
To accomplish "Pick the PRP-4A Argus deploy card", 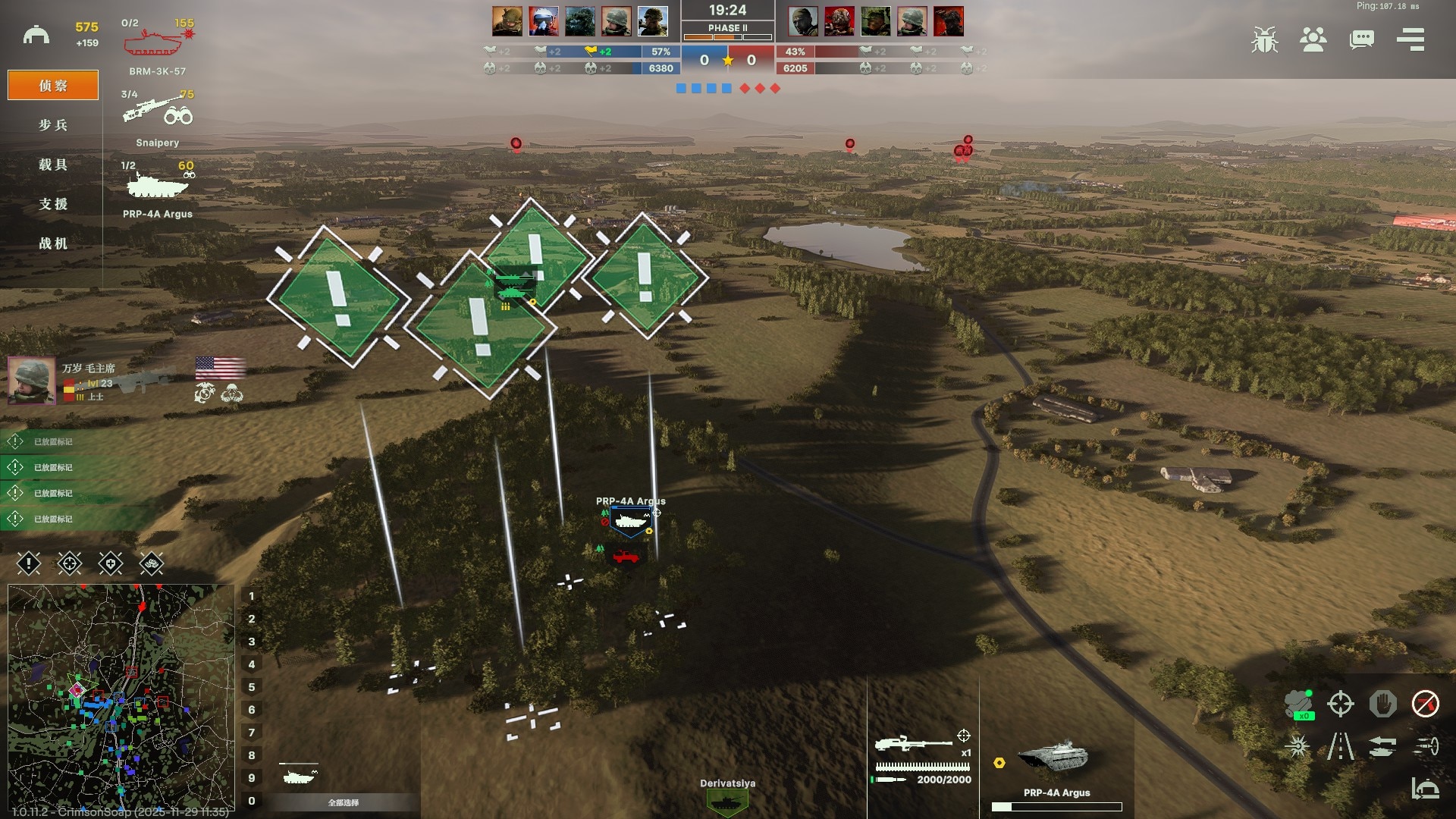I will (x=157, y=190).
